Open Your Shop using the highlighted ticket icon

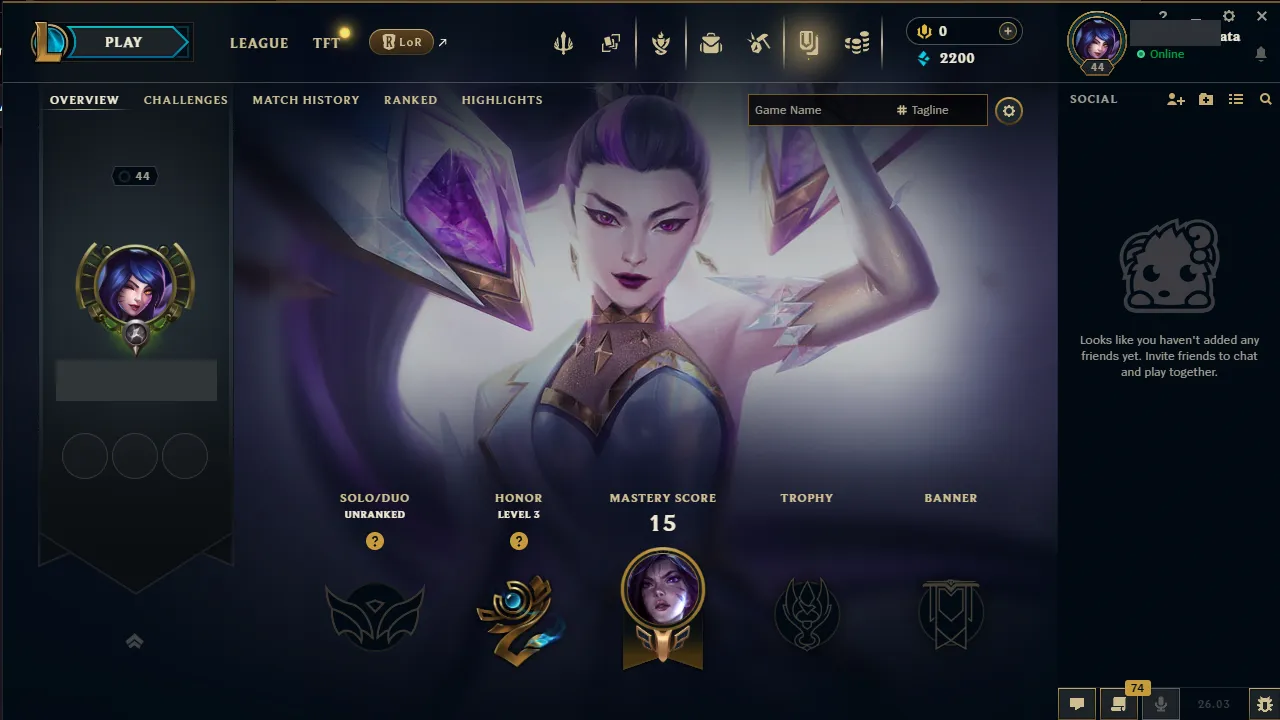(809, 43)
